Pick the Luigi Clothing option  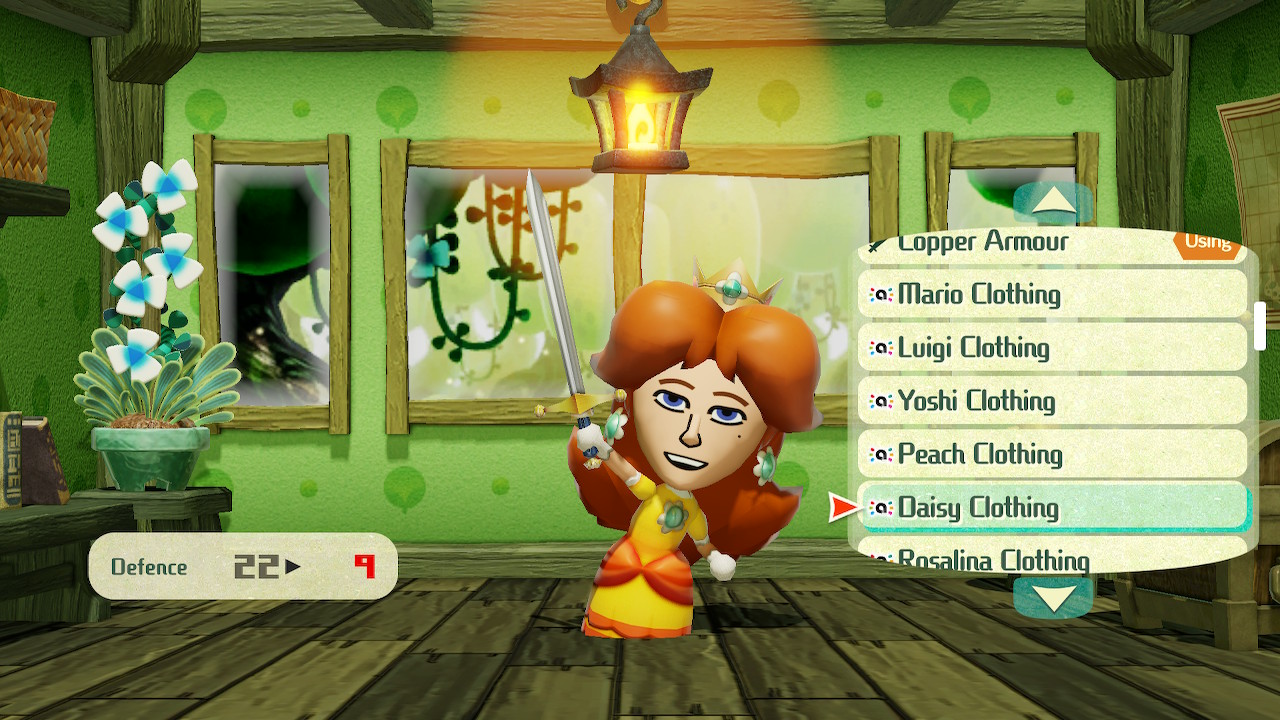1052,347
